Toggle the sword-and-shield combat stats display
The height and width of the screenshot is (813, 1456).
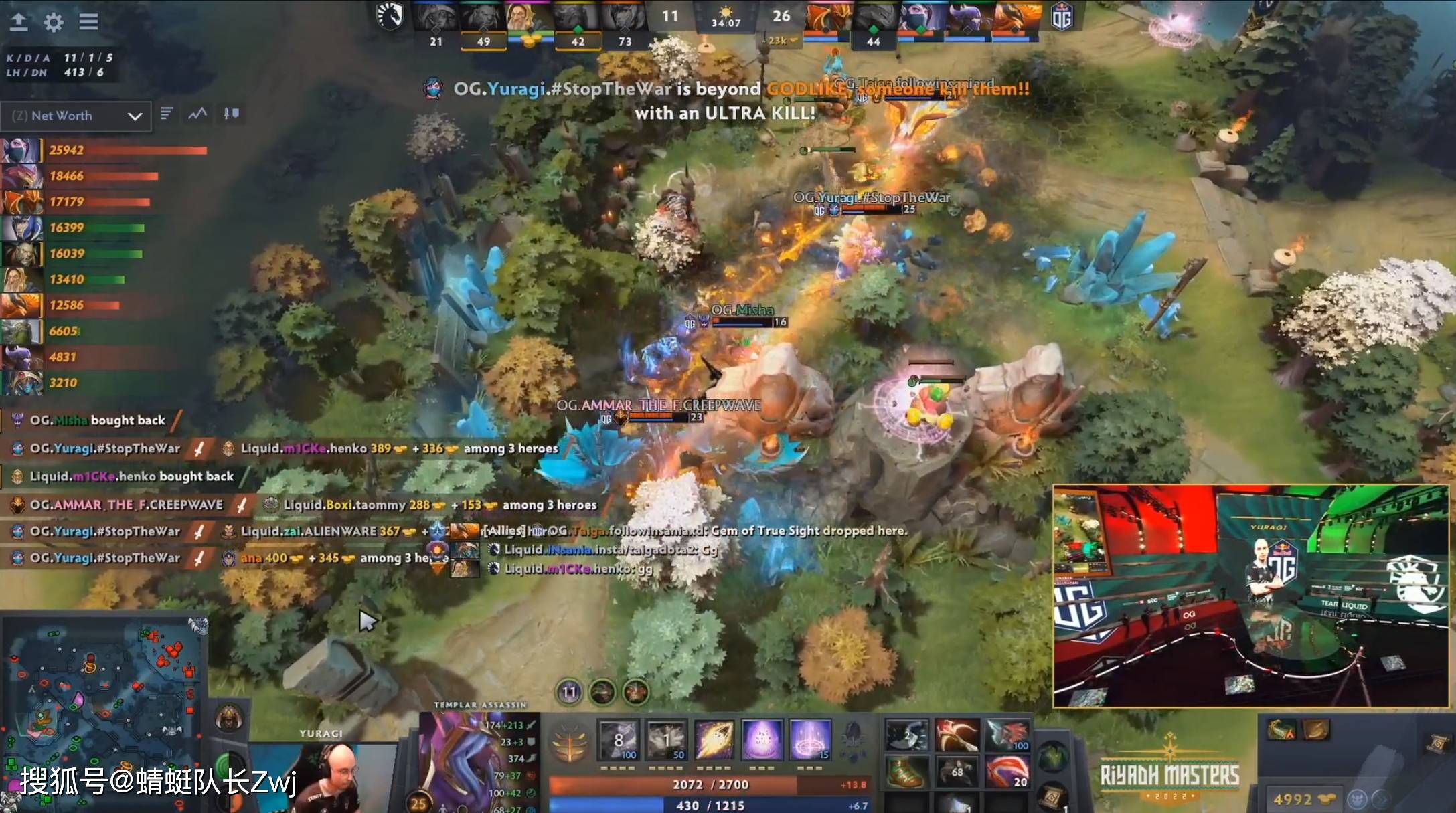point(231,114)
